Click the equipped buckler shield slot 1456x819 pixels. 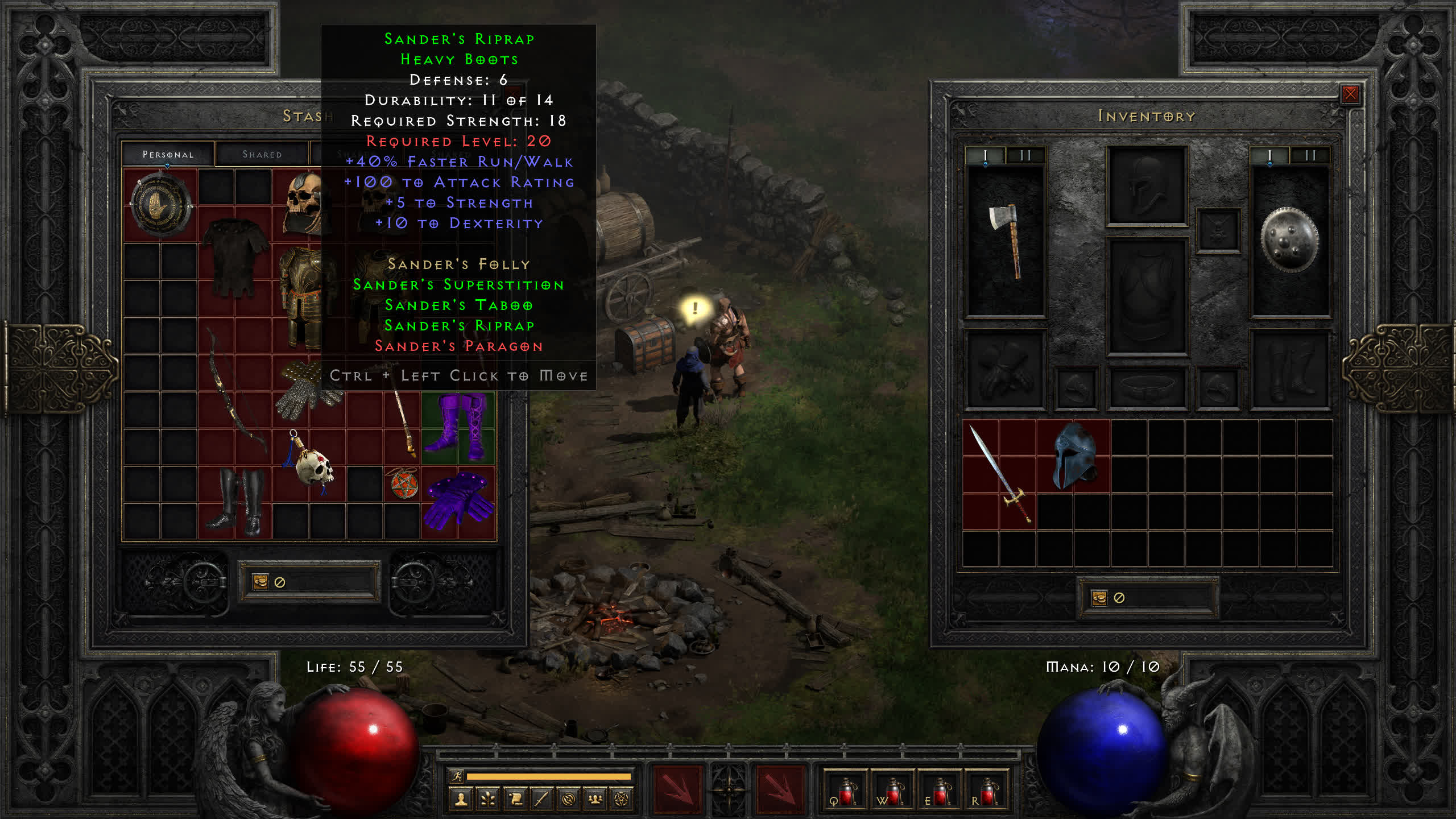(x=1289, y=241)
